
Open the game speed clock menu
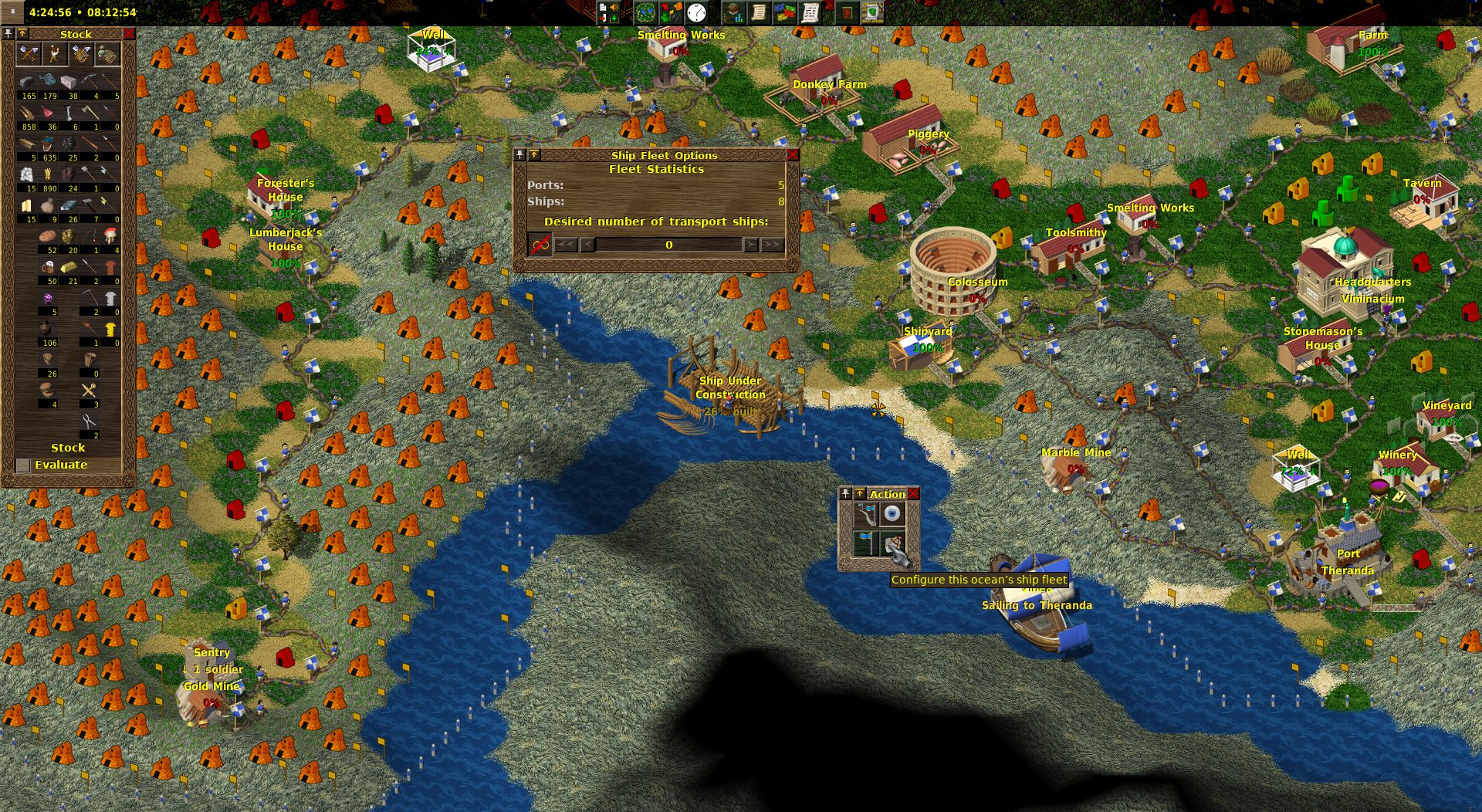tap(696, 12)
